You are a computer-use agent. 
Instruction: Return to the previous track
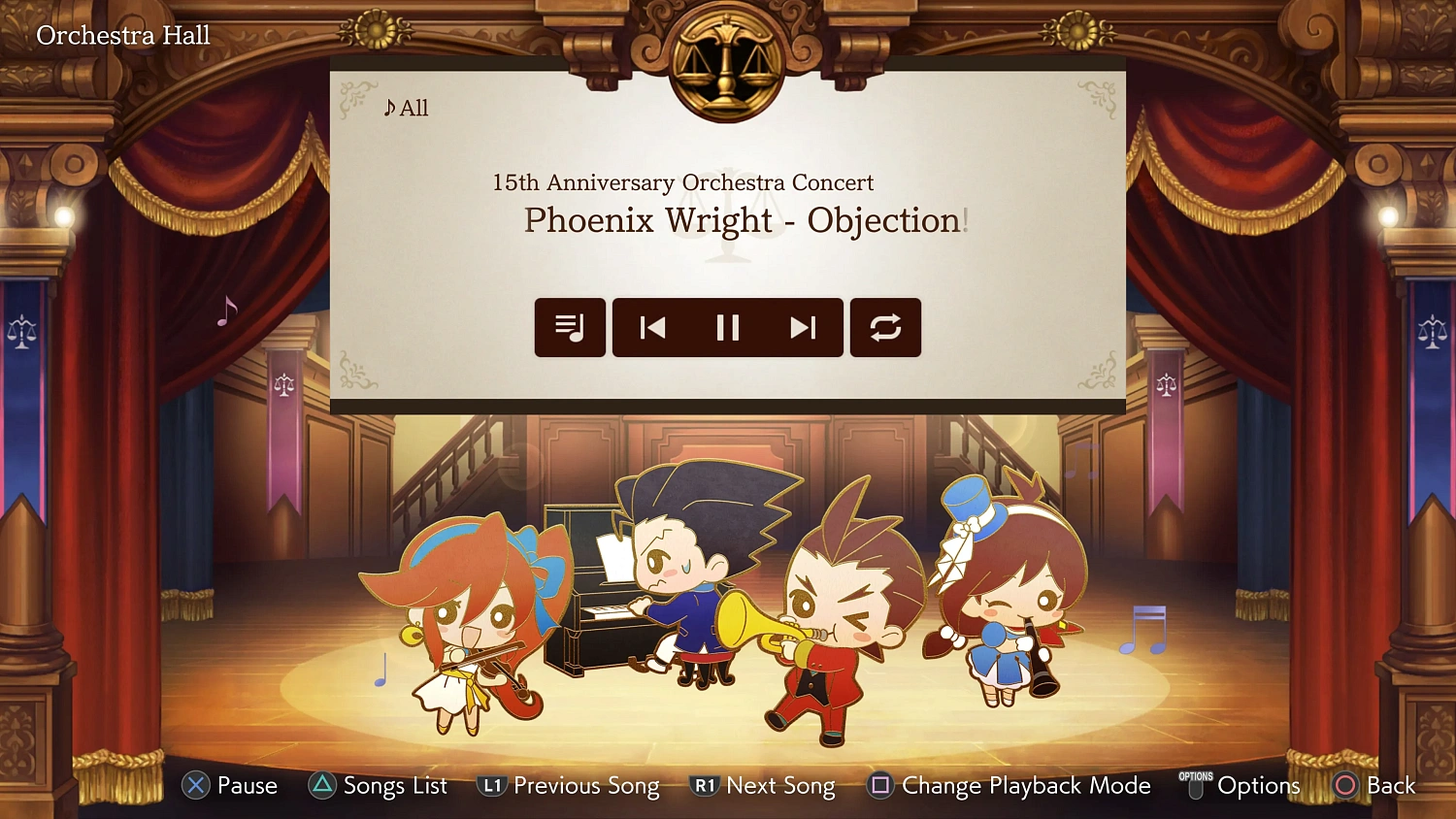click(653, 328)
